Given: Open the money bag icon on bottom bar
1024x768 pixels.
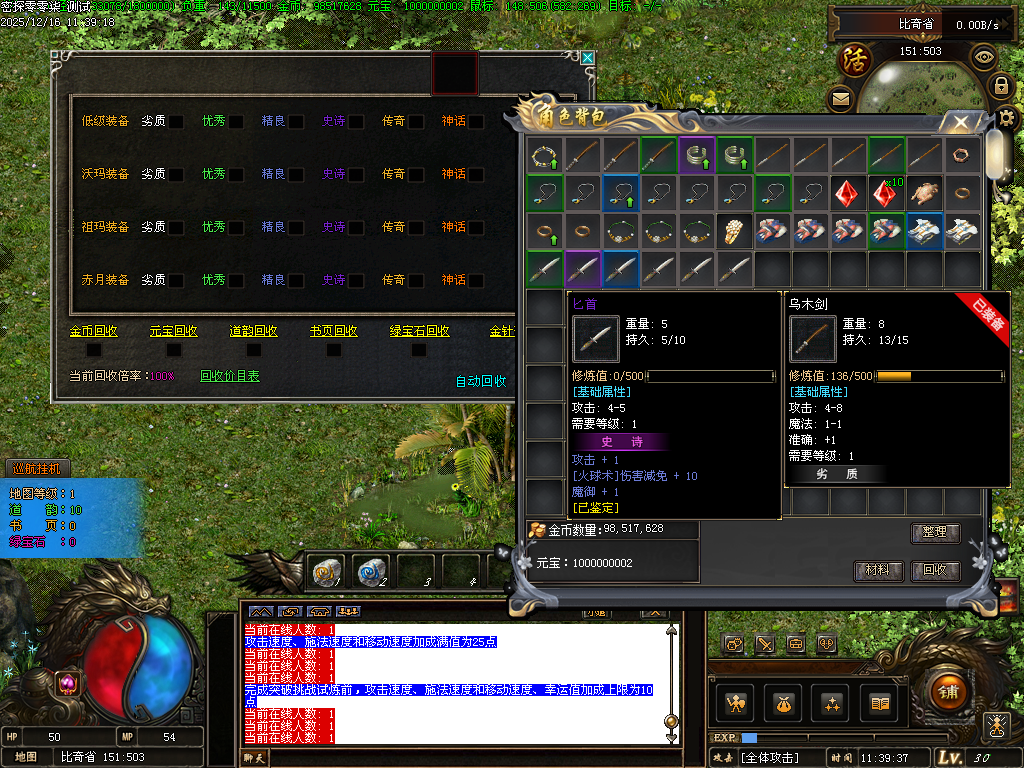Looking at the screenshot, I should pyautogui.click(x=781, y=703).
